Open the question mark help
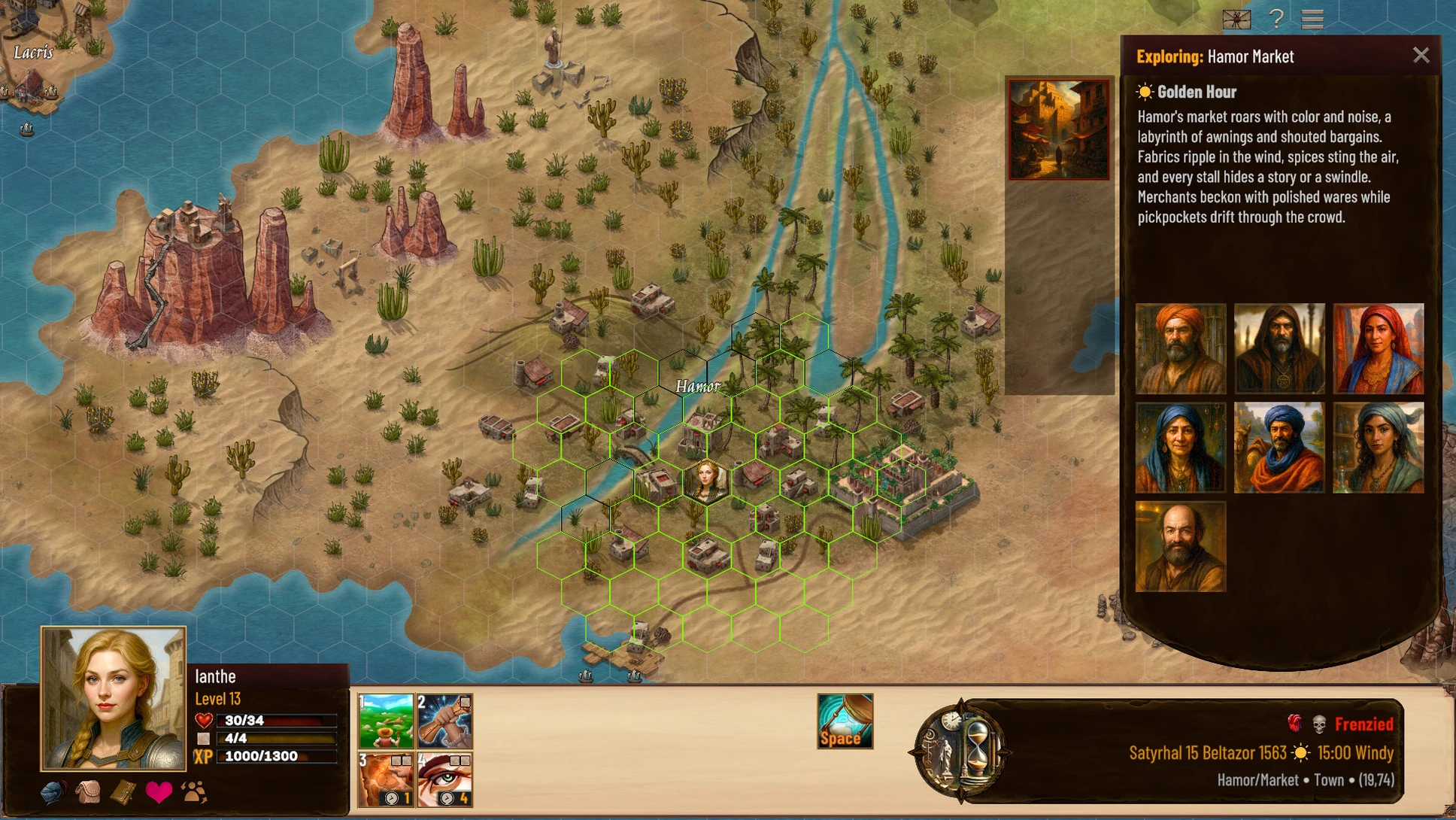The image size is (1456, 820). coord(1276,19)
